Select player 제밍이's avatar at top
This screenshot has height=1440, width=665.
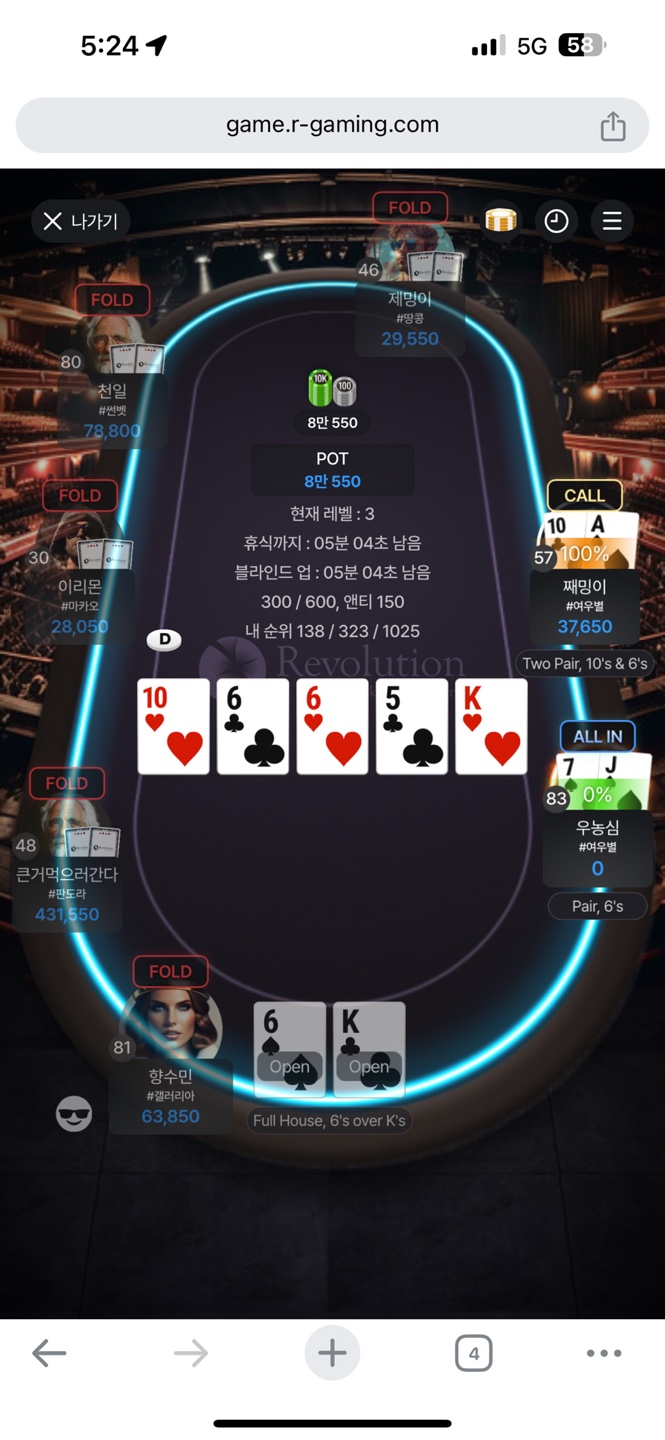(x=410, y=252)
